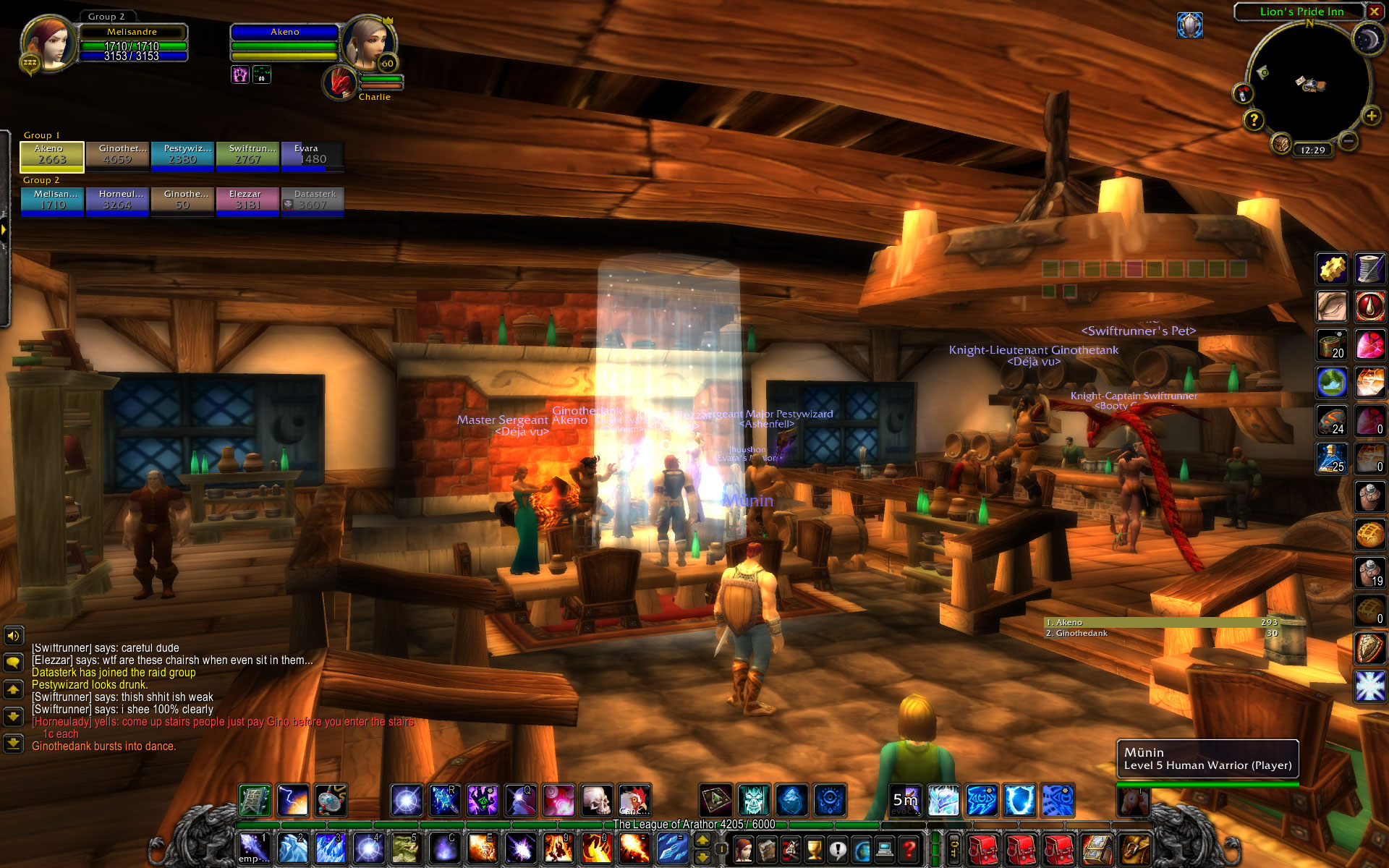Zoom out the minimap with the minus button
The height and width of the screenshot is (868, 1389).
pos(1347,140)
